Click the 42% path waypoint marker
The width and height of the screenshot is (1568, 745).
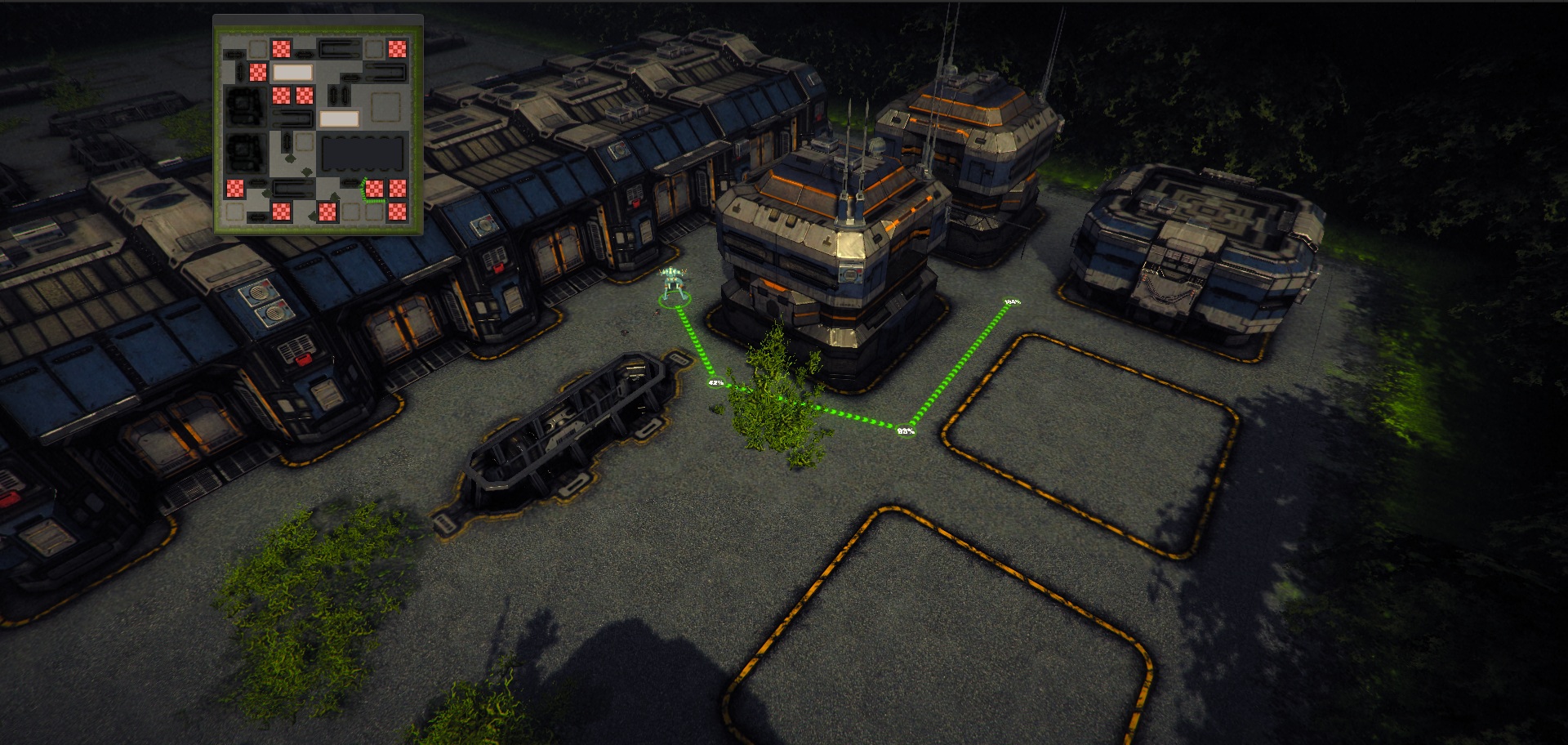(x=715, y=382)
